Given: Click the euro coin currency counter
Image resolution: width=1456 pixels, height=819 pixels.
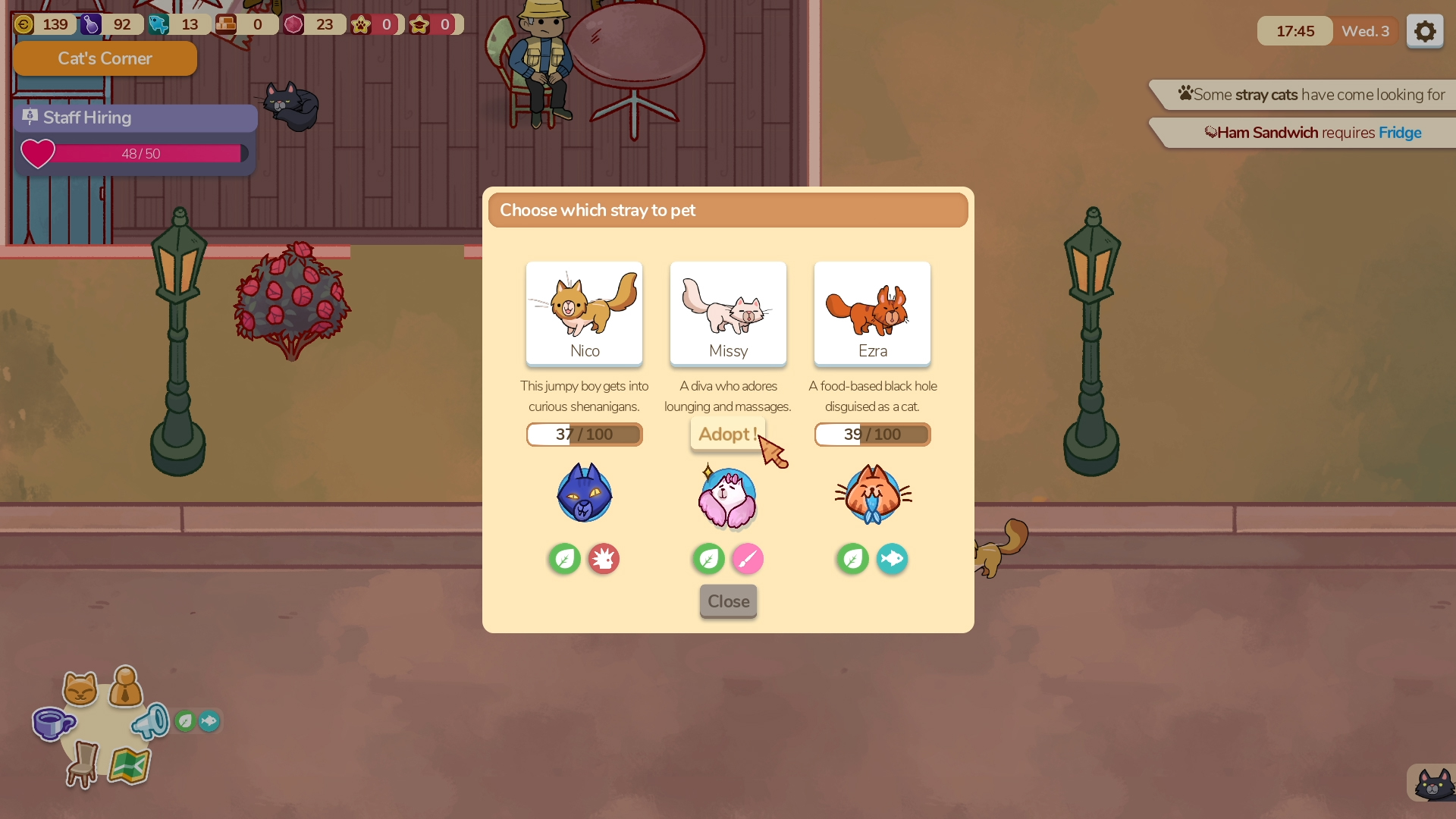Looking at the screenshot, I should (43, 24).
